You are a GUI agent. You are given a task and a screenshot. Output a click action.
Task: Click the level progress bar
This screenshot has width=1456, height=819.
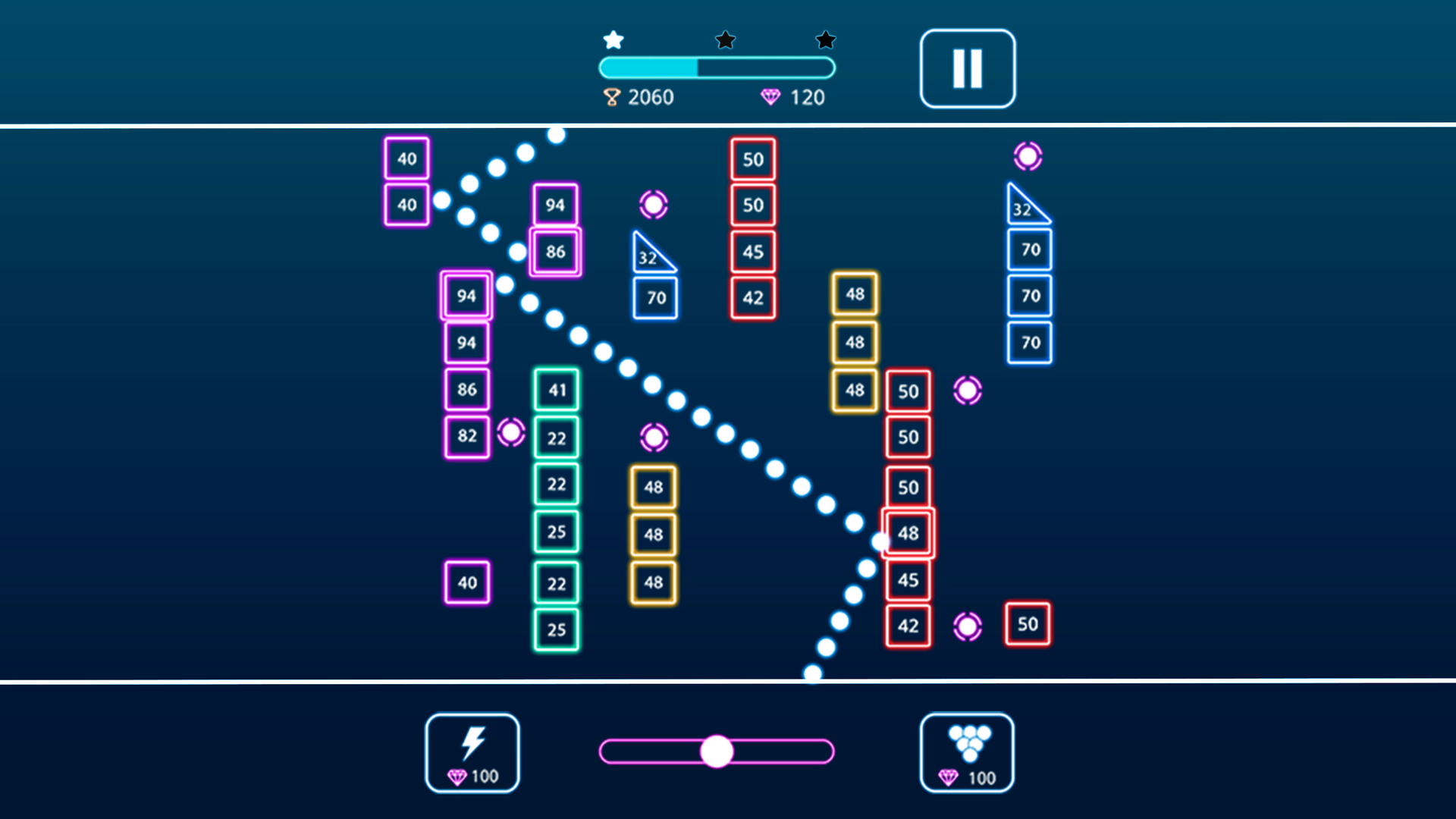[717, 67]
